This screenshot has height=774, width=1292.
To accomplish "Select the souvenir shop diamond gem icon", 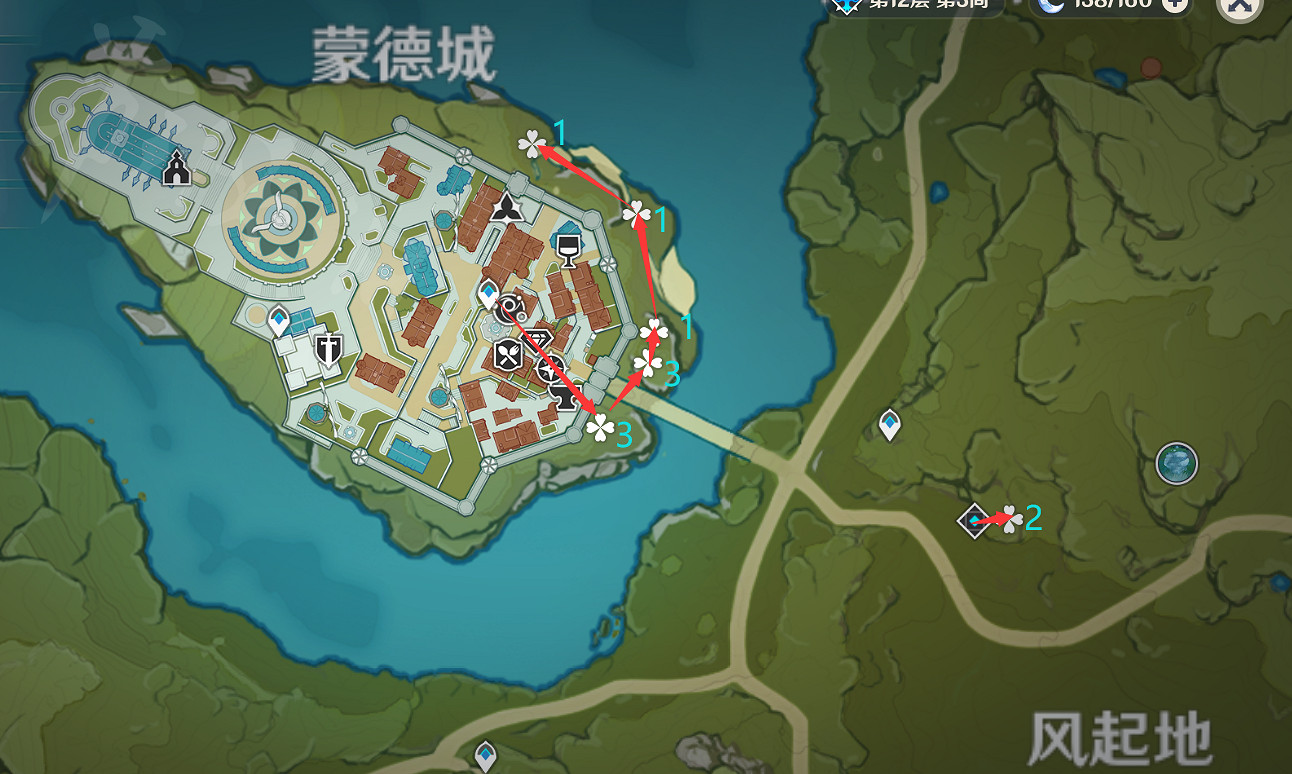I will 538,338.
